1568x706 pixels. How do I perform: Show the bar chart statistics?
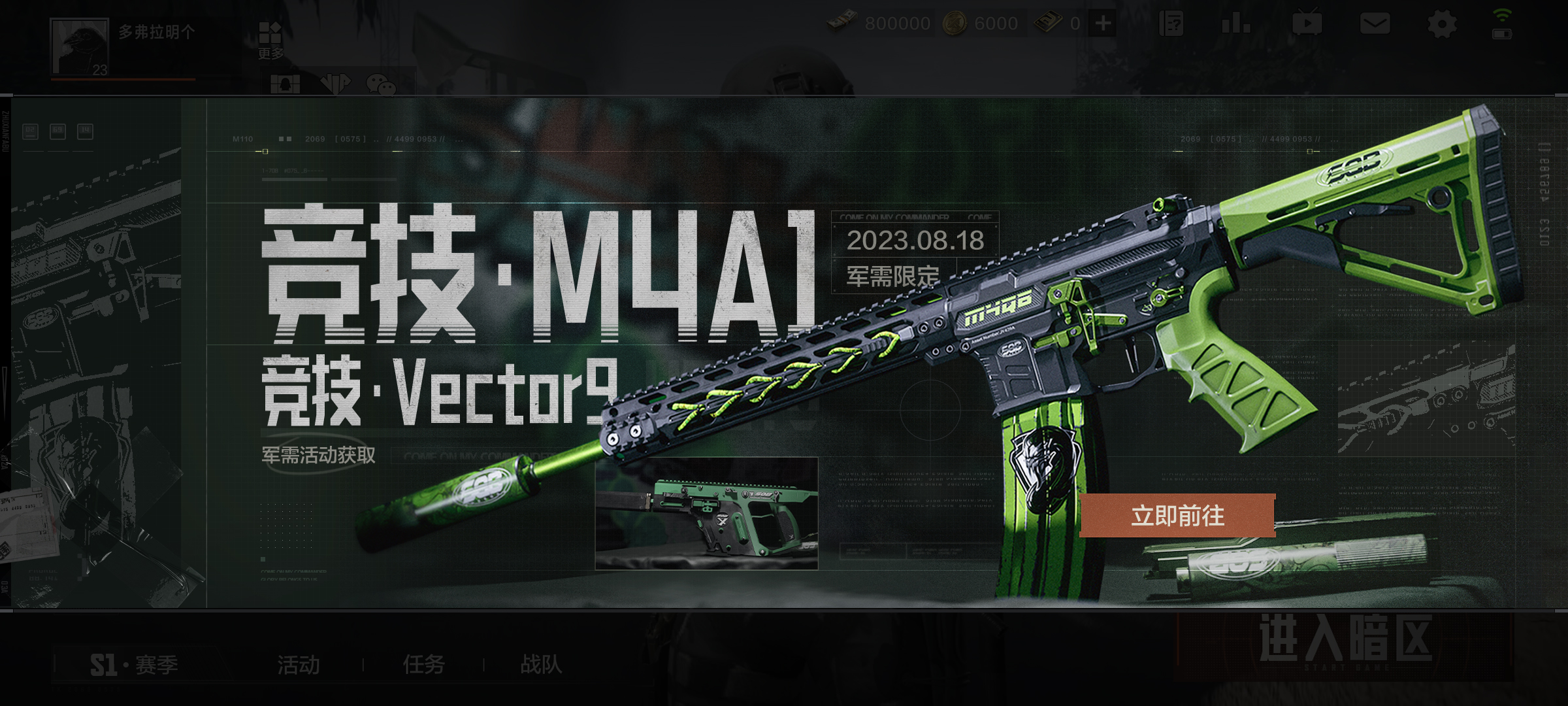click(1235, 24)
